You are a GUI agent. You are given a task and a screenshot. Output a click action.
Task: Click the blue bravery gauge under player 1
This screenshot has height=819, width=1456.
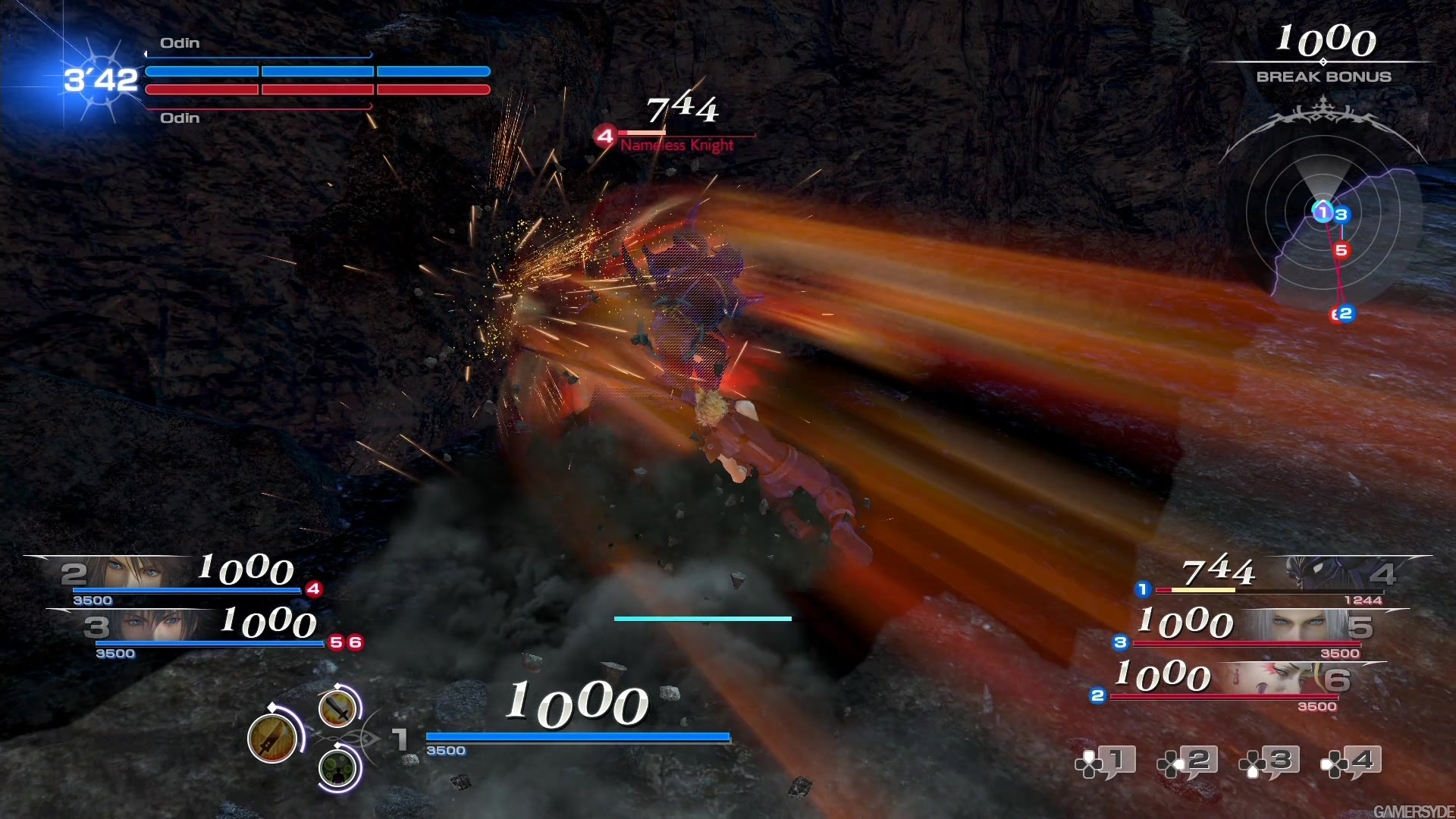pyautogui.click(x=576, y=736)
